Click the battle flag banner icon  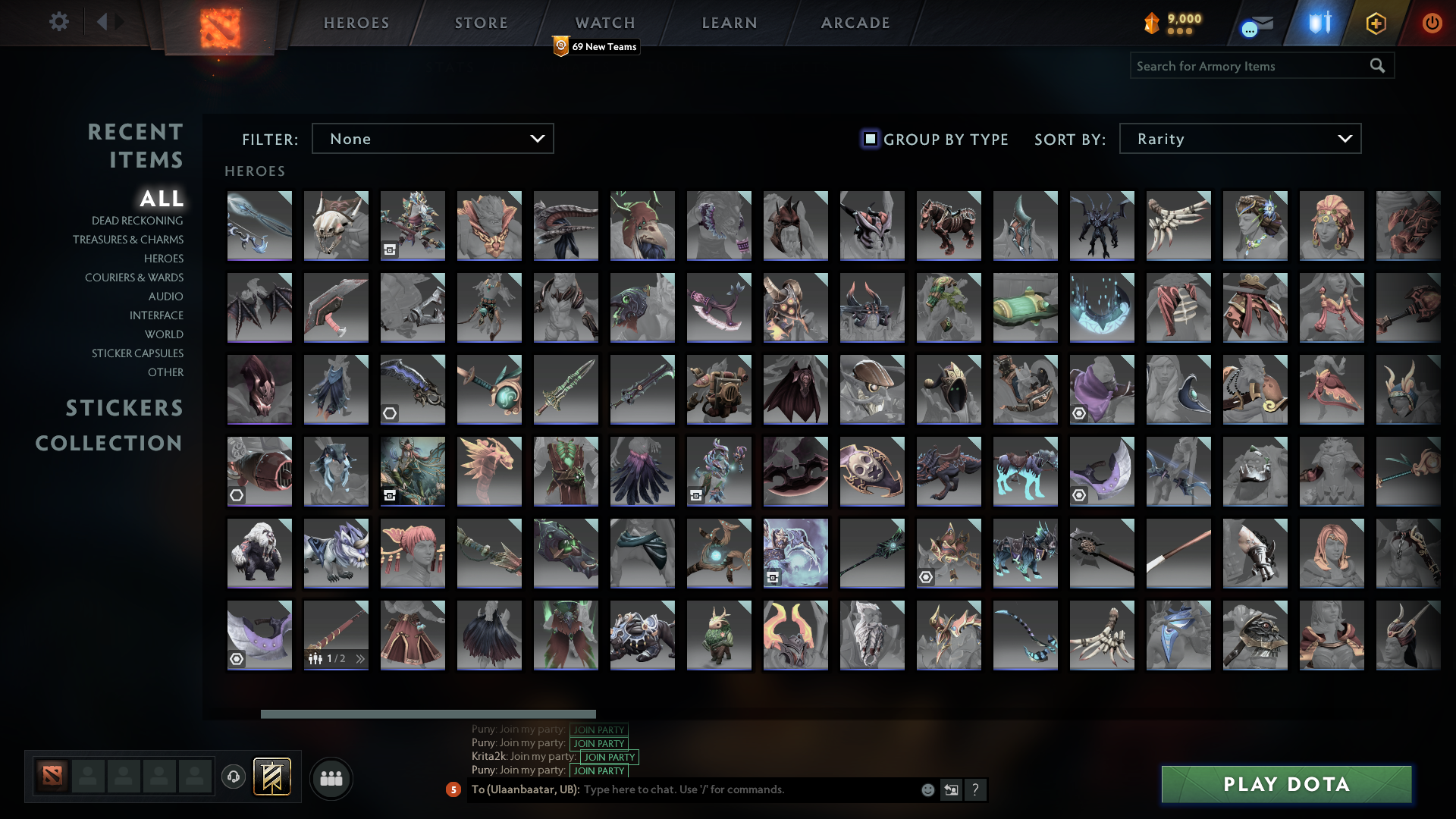[272, 777]
